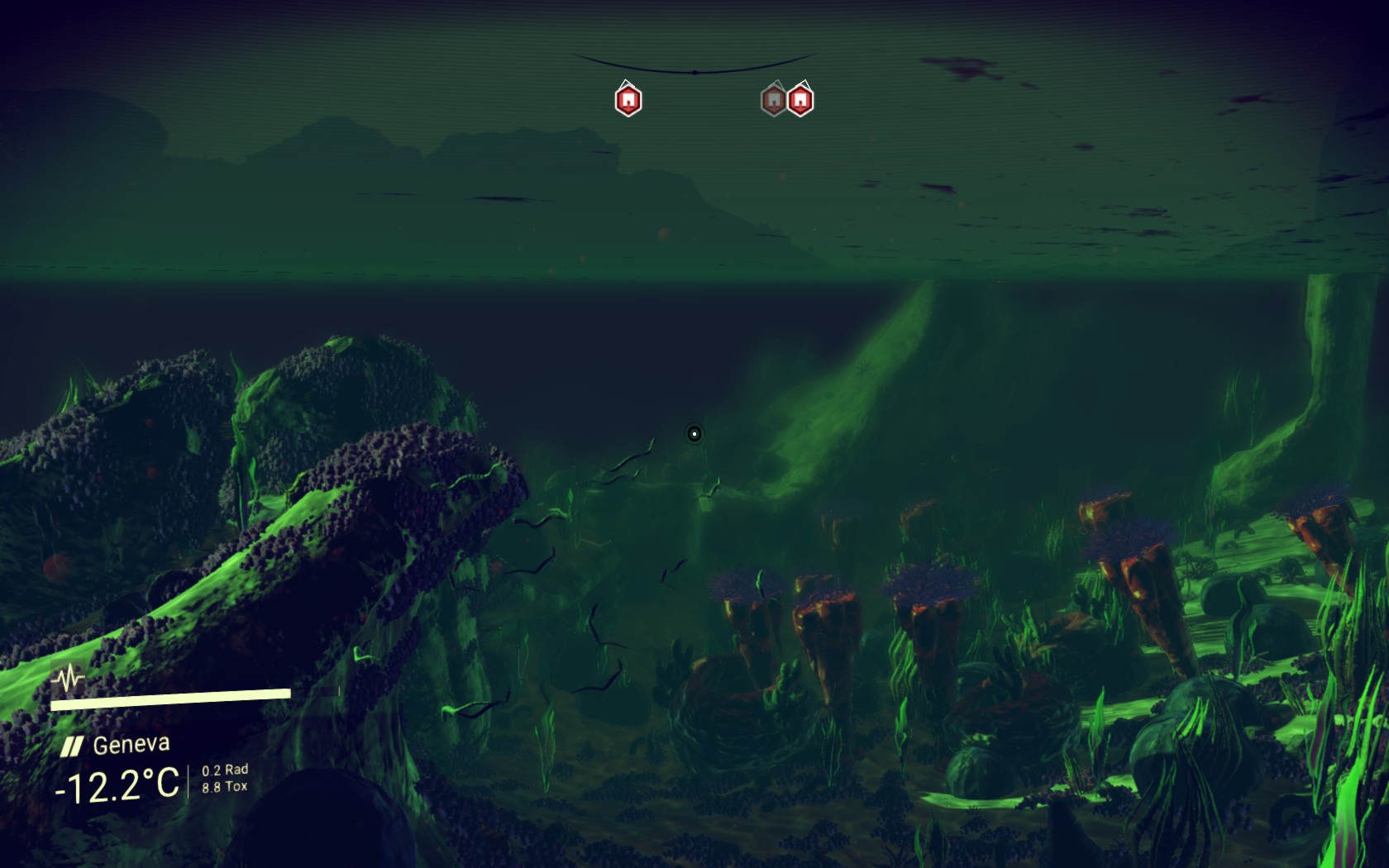Click the isolated red shelter compass marker
Image resolution: width=1389 pixels, height=868 pixels.
pos(628,100)
